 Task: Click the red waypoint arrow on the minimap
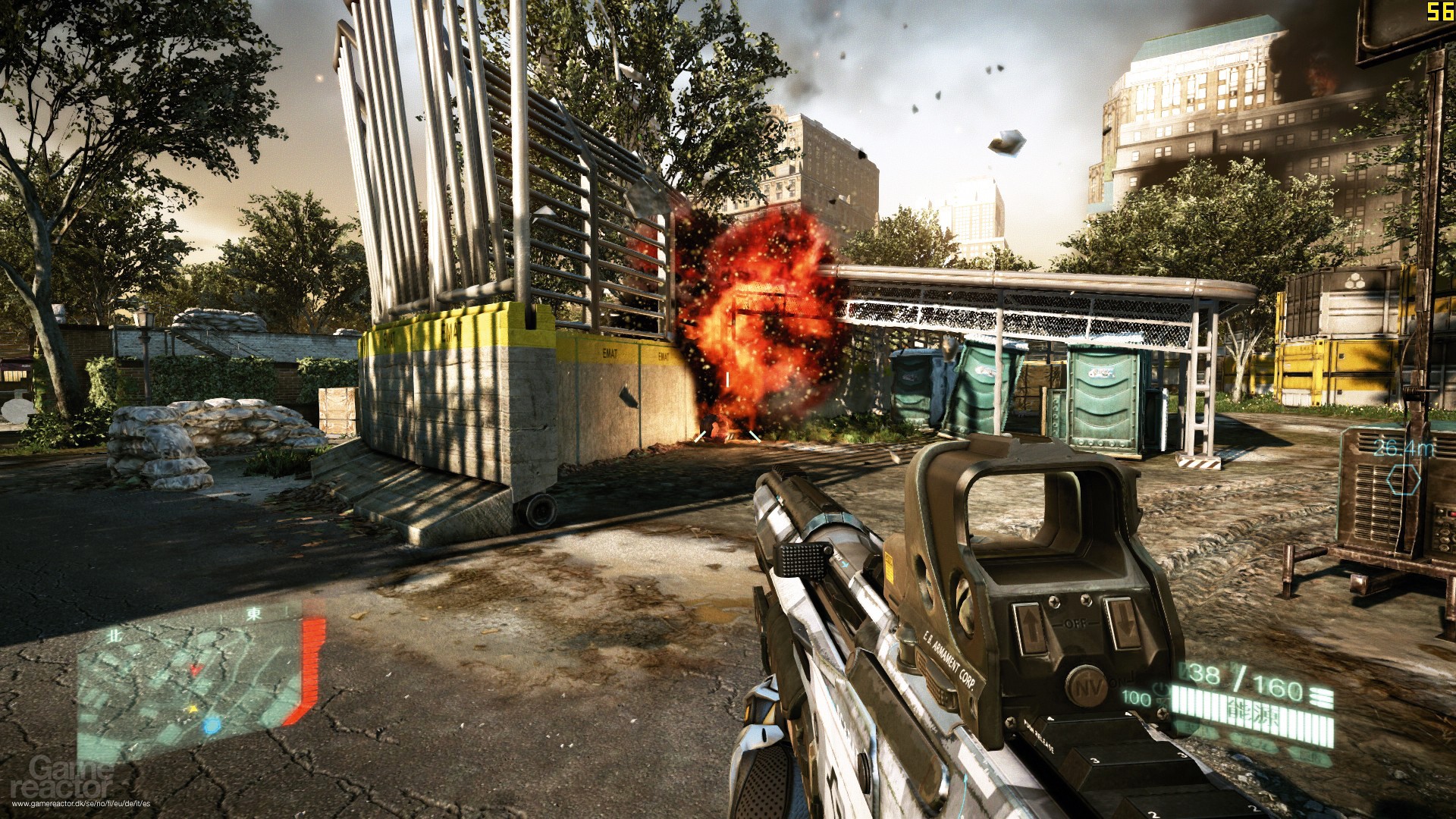[x=195, y=670]
